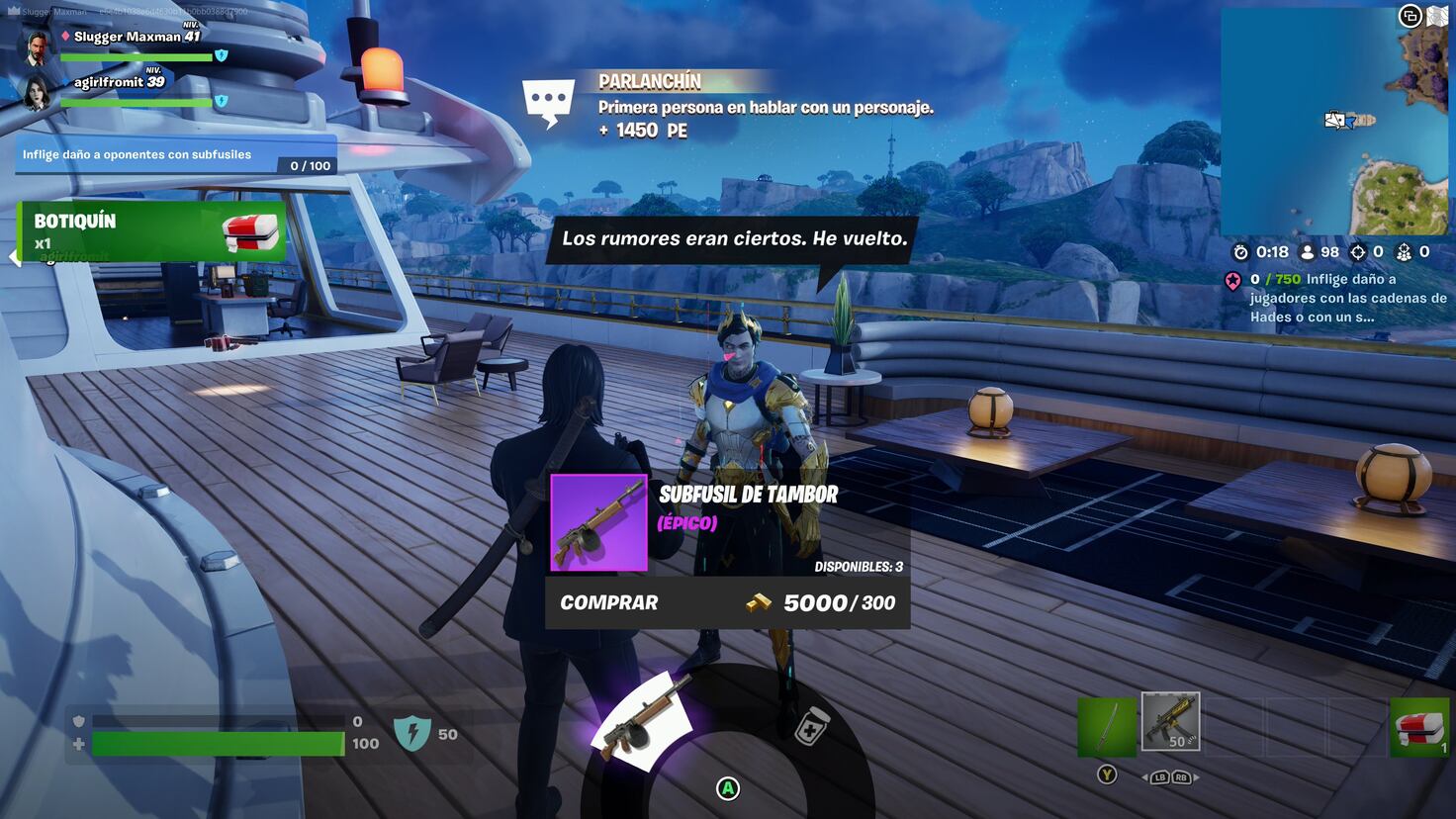Click the crosshair eliminations counter icon
This screenshot has height=819, width=1456.
click(1359, 252)
